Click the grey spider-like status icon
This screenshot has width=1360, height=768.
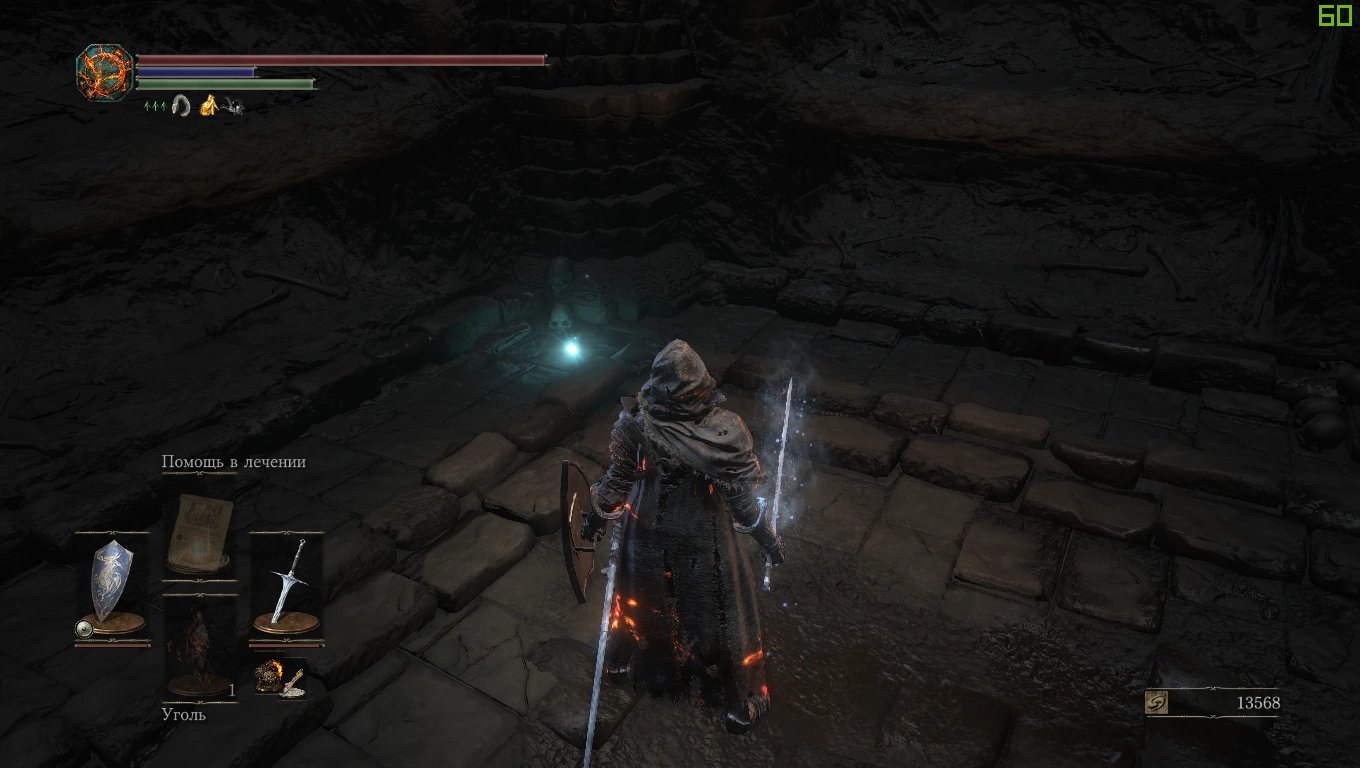pos(233,104)
